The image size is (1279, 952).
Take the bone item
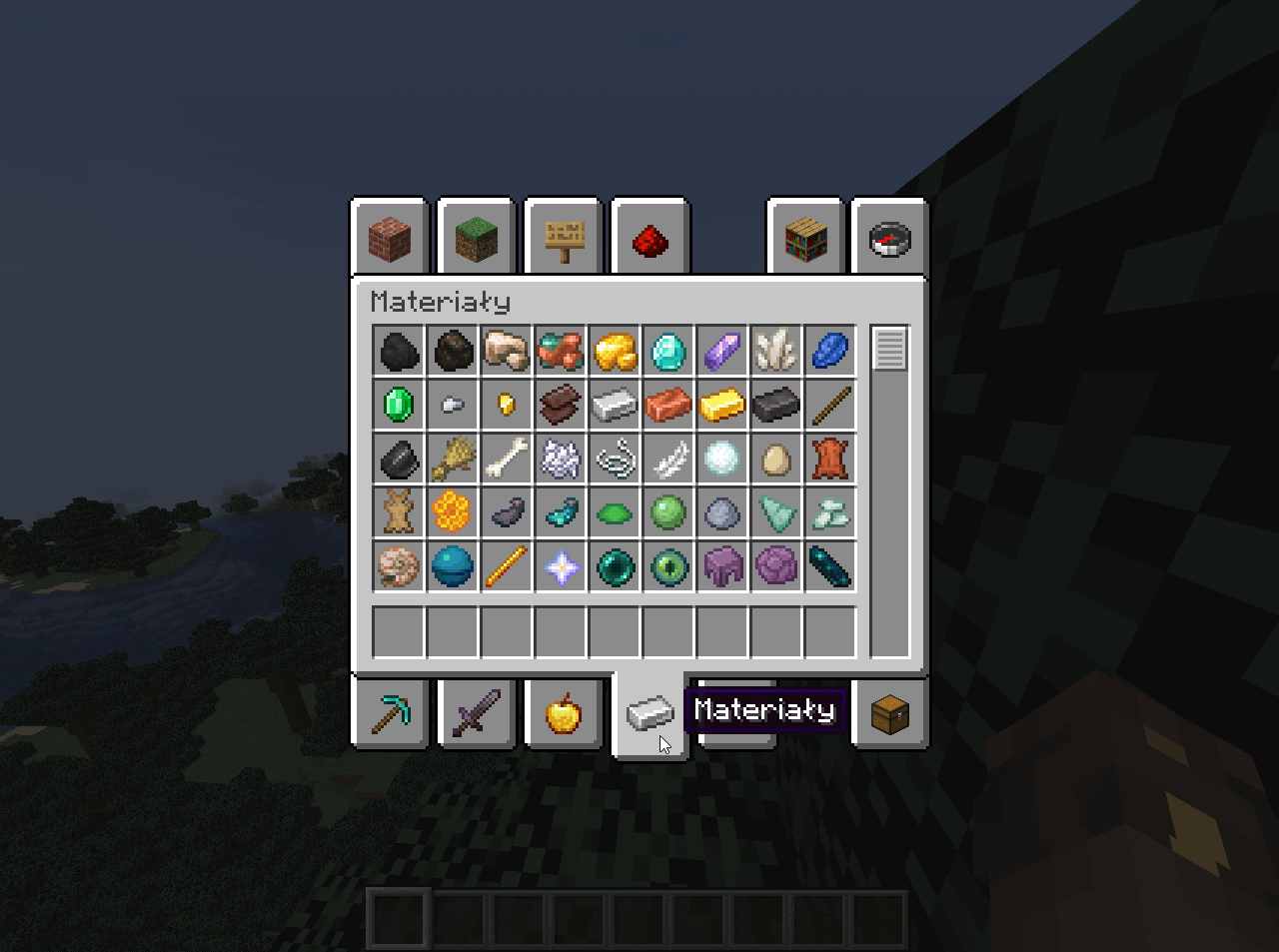[x=507, y=459]
